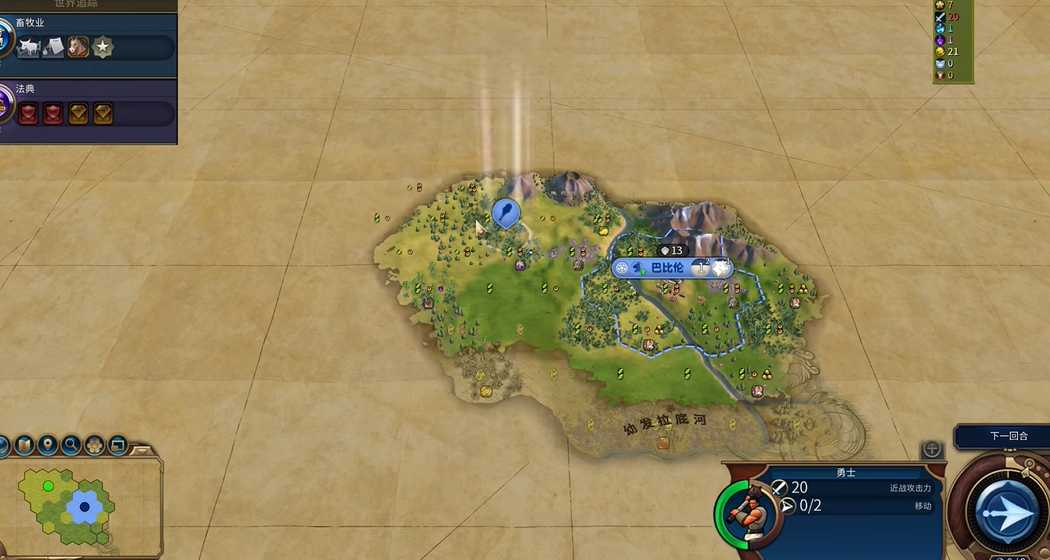Click the Next Turn arrow button
This screenshot has width=1050, height=560.
(1005, 510)
